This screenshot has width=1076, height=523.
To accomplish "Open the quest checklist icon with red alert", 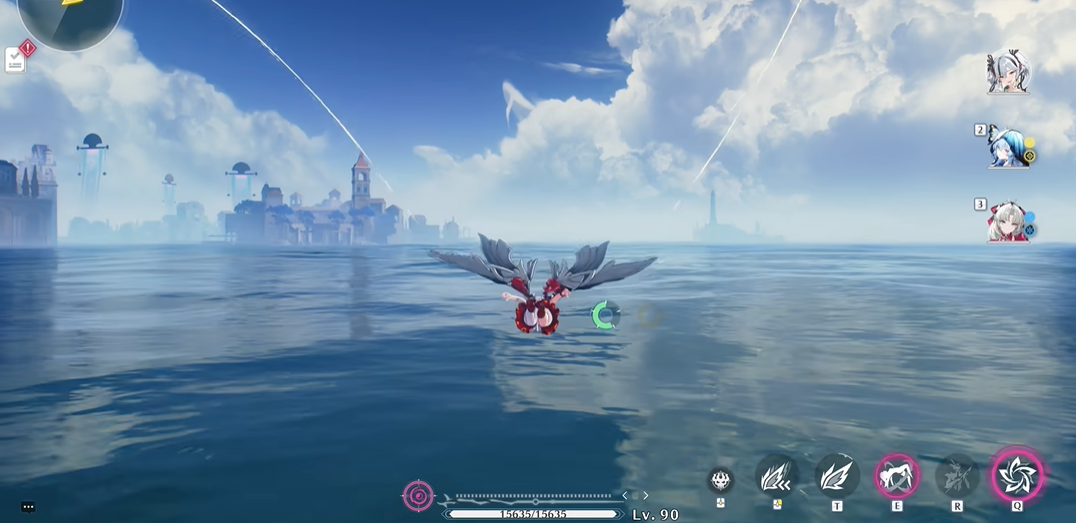I will (17, 58).
